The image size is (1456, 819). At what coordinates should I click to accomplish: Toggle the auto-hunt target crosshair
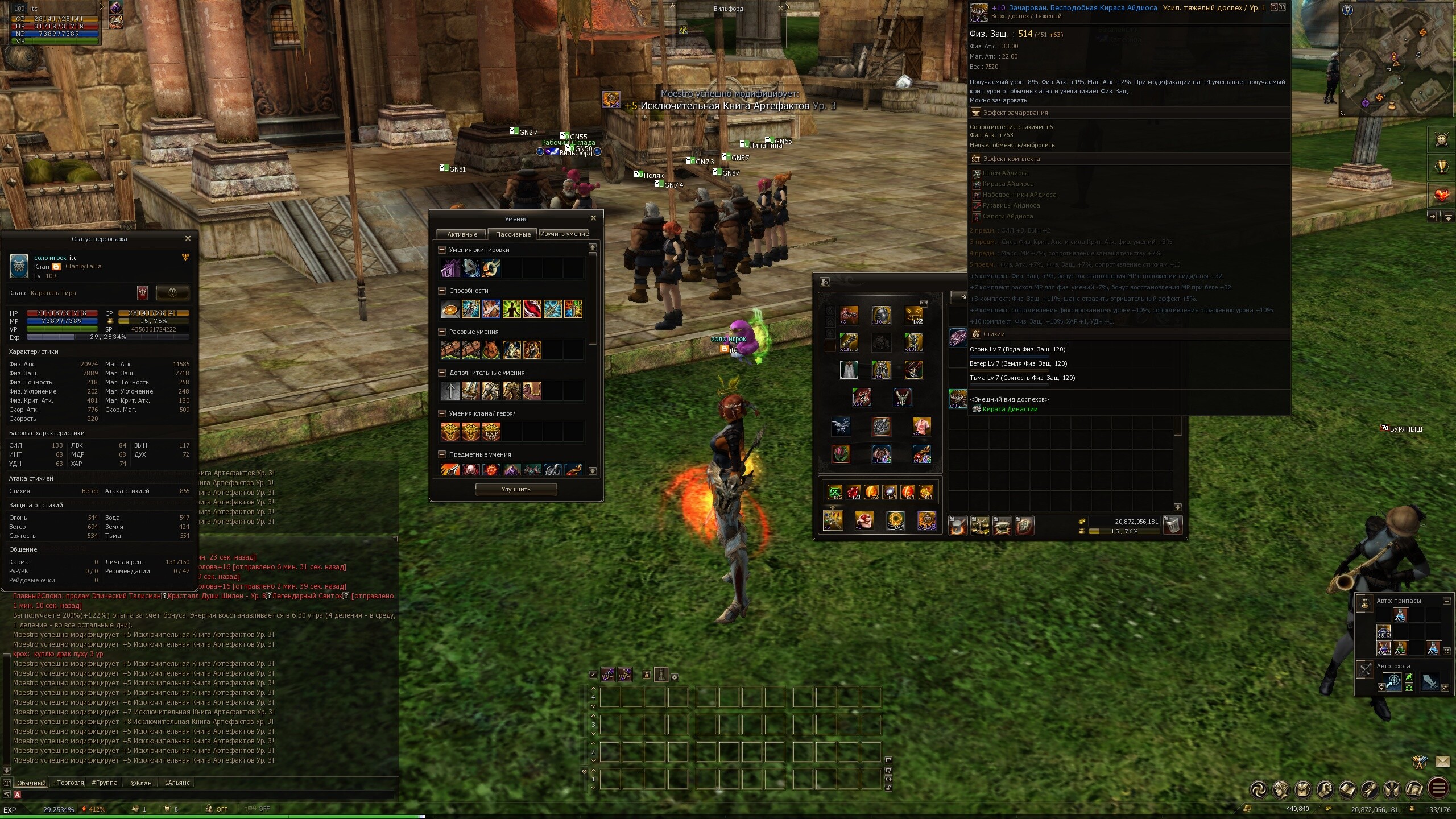1392,681
